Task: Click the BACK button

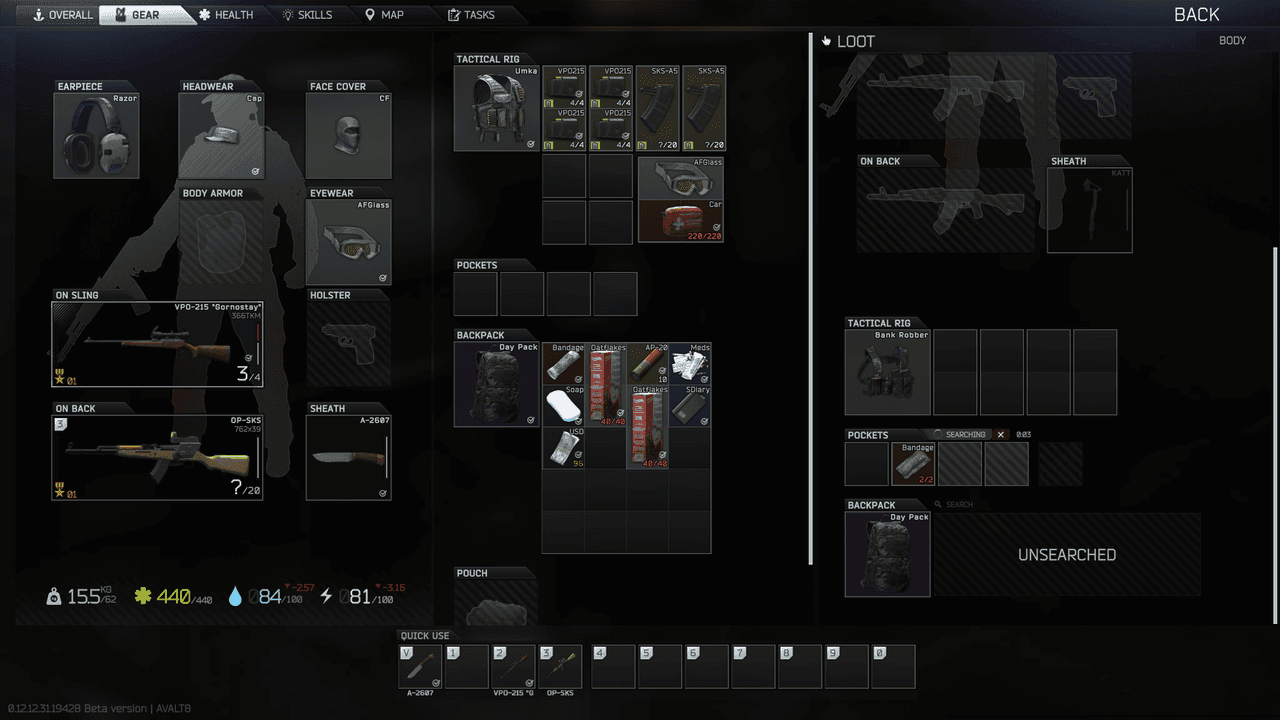Action: [1197, 14]
